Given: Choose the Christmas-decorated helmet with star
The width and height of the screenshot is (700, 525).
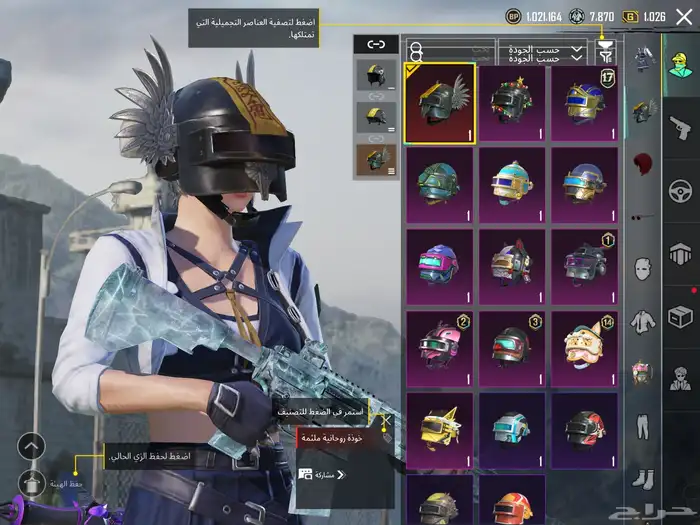Looking at the screenshot, I should 511,100.
